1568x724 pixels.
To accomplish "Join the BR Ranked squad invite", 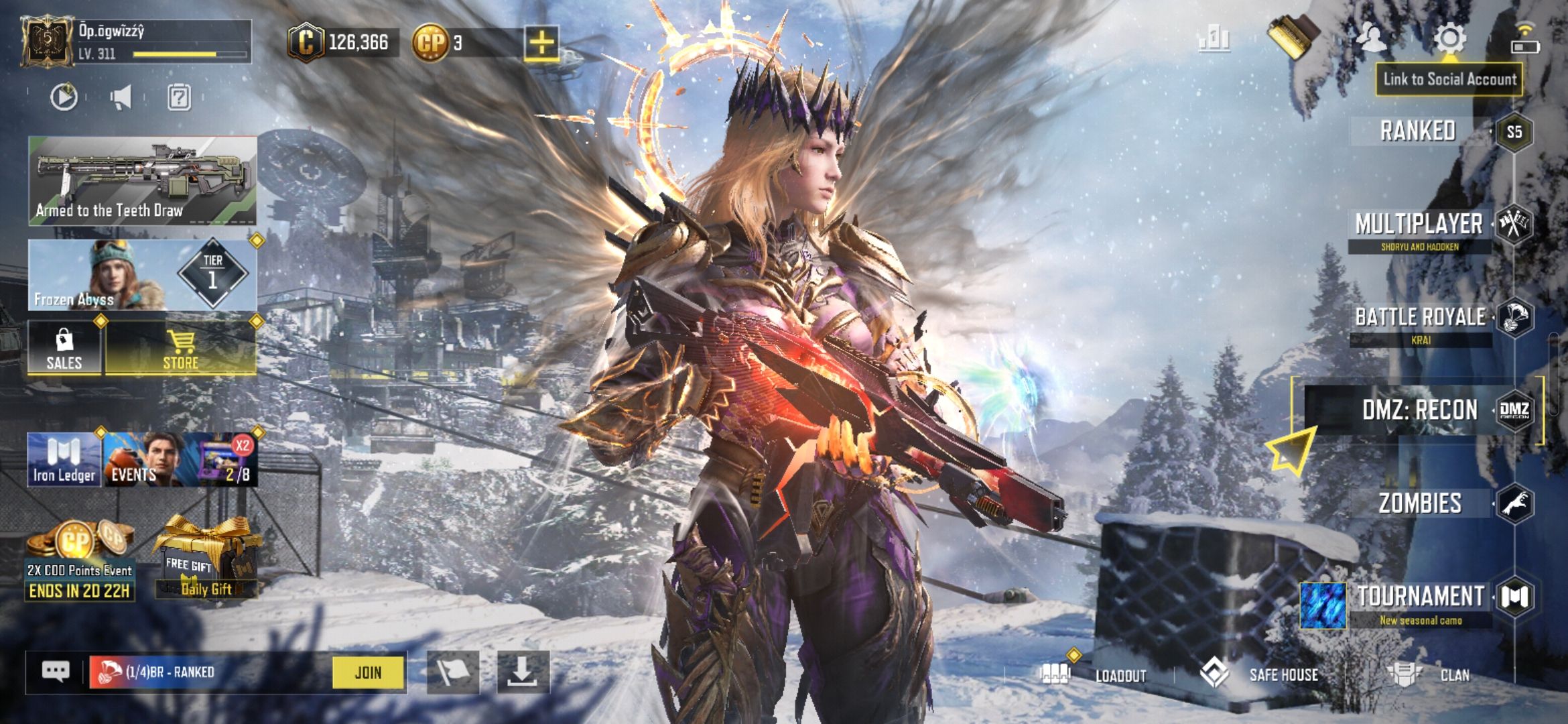I will point(368,672).
